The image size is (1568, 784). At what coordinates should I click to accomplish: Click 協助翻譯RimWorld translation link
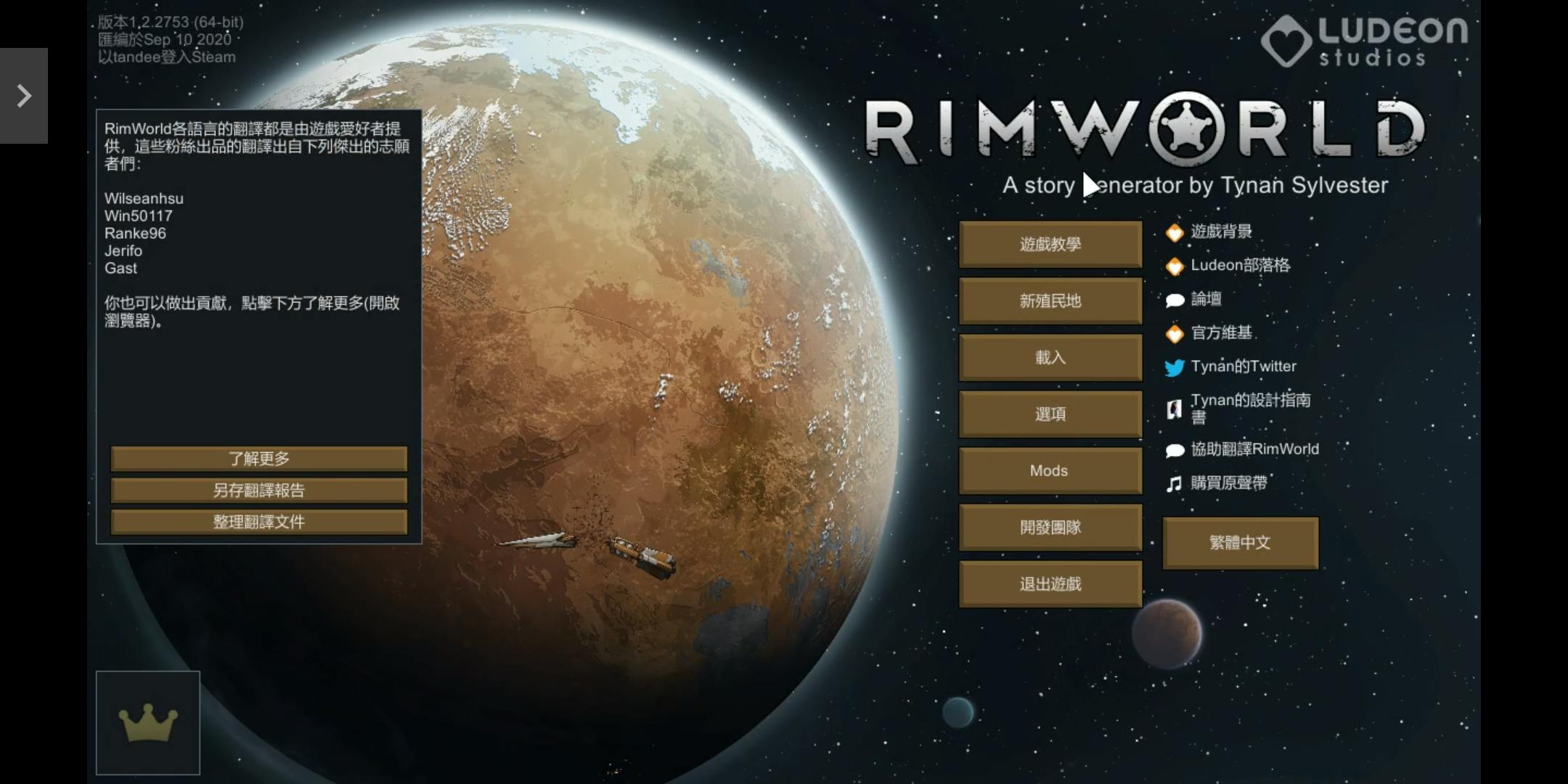1254,449
